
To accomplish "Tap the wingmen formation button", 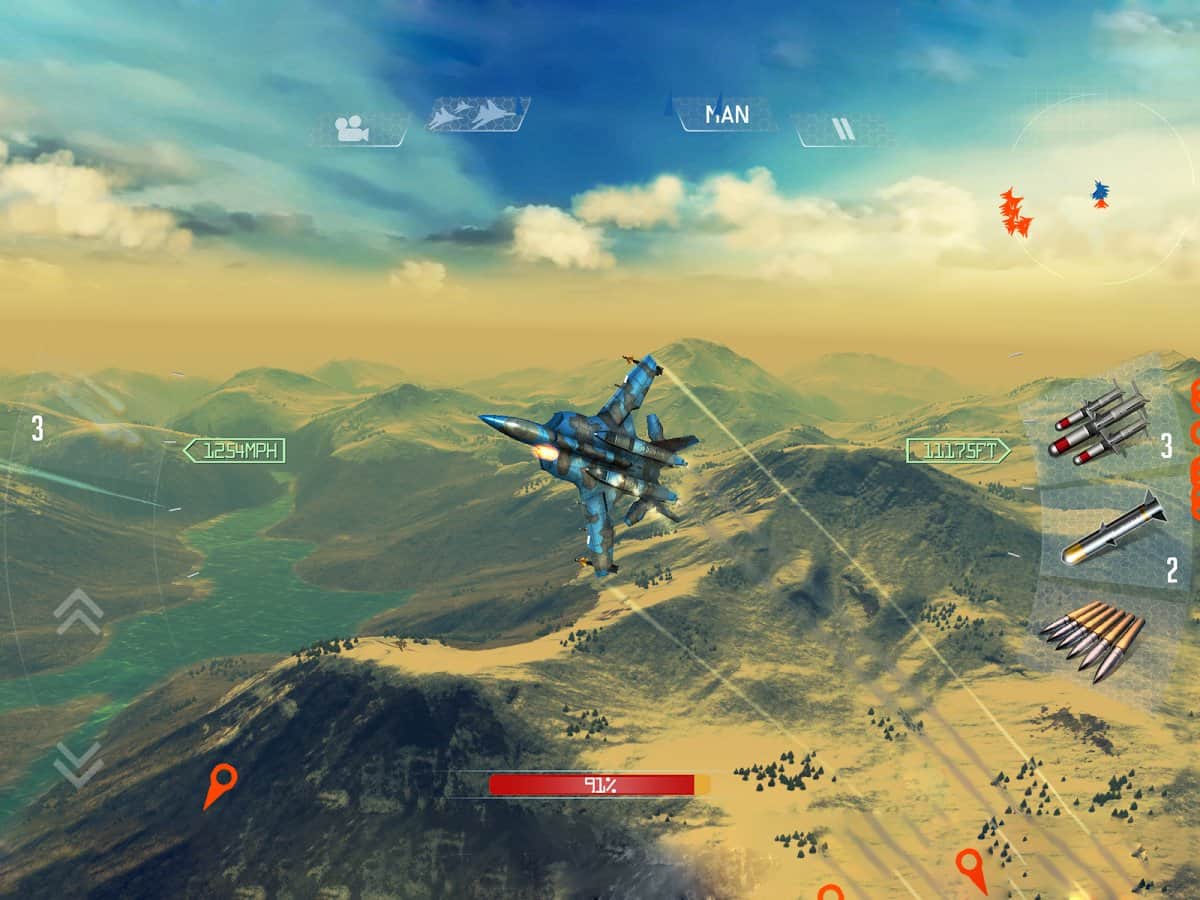I will pyautogui.click(x=478, y=114).
